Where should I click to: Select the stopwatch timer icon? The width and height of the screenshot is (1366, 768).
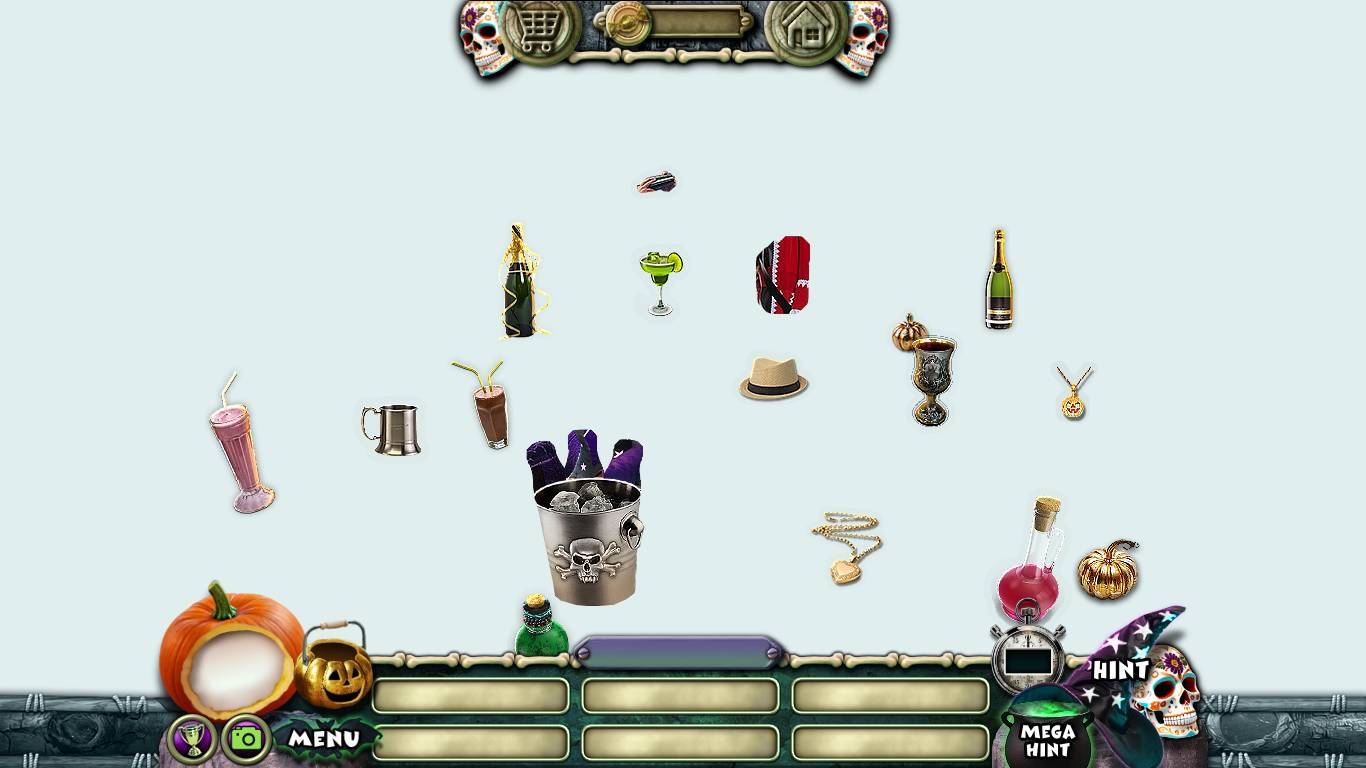click(1028, 655)
